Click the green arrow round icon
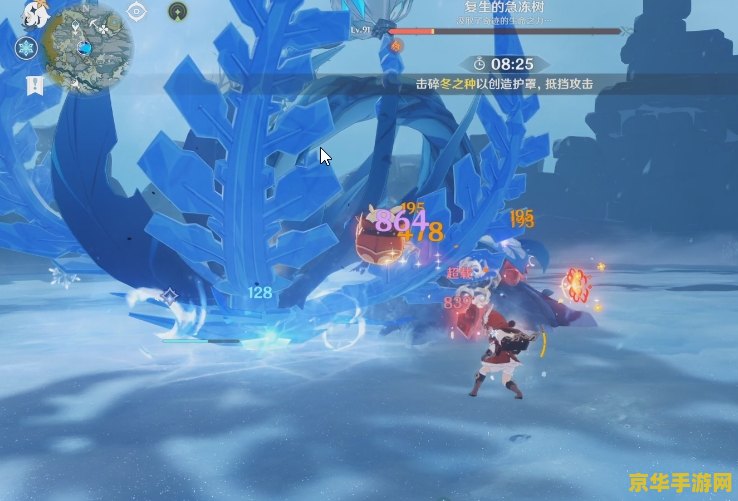738x501 pixels. pos(177,11)
